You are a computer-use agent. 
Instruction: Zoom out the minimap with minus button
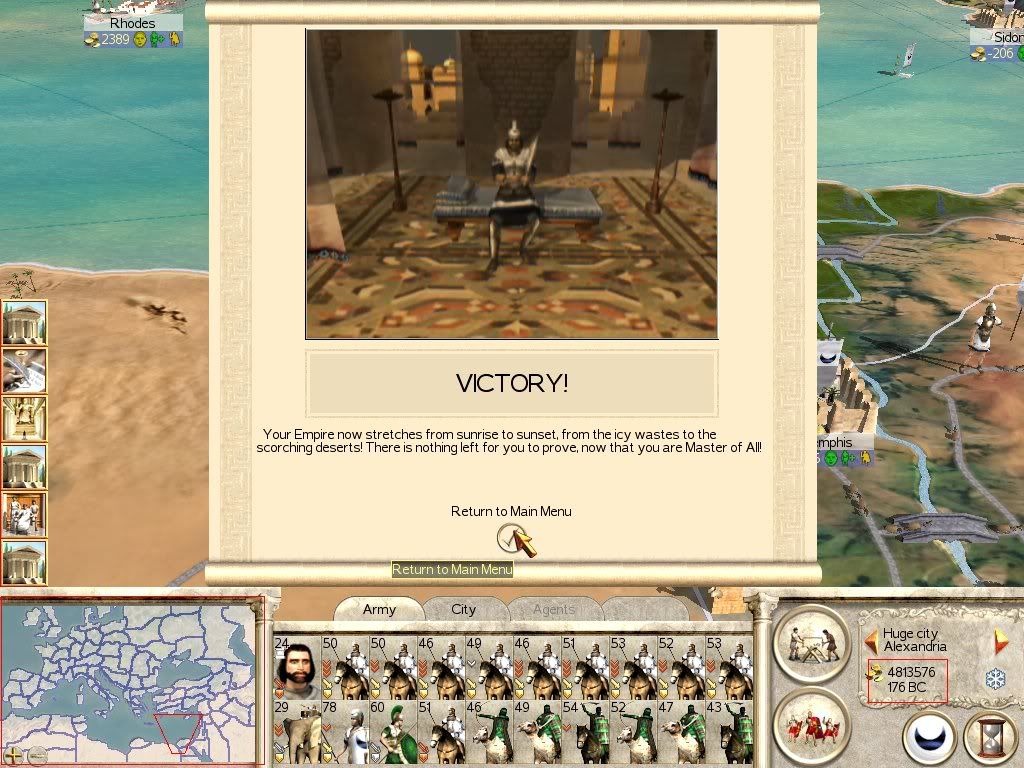37,755
